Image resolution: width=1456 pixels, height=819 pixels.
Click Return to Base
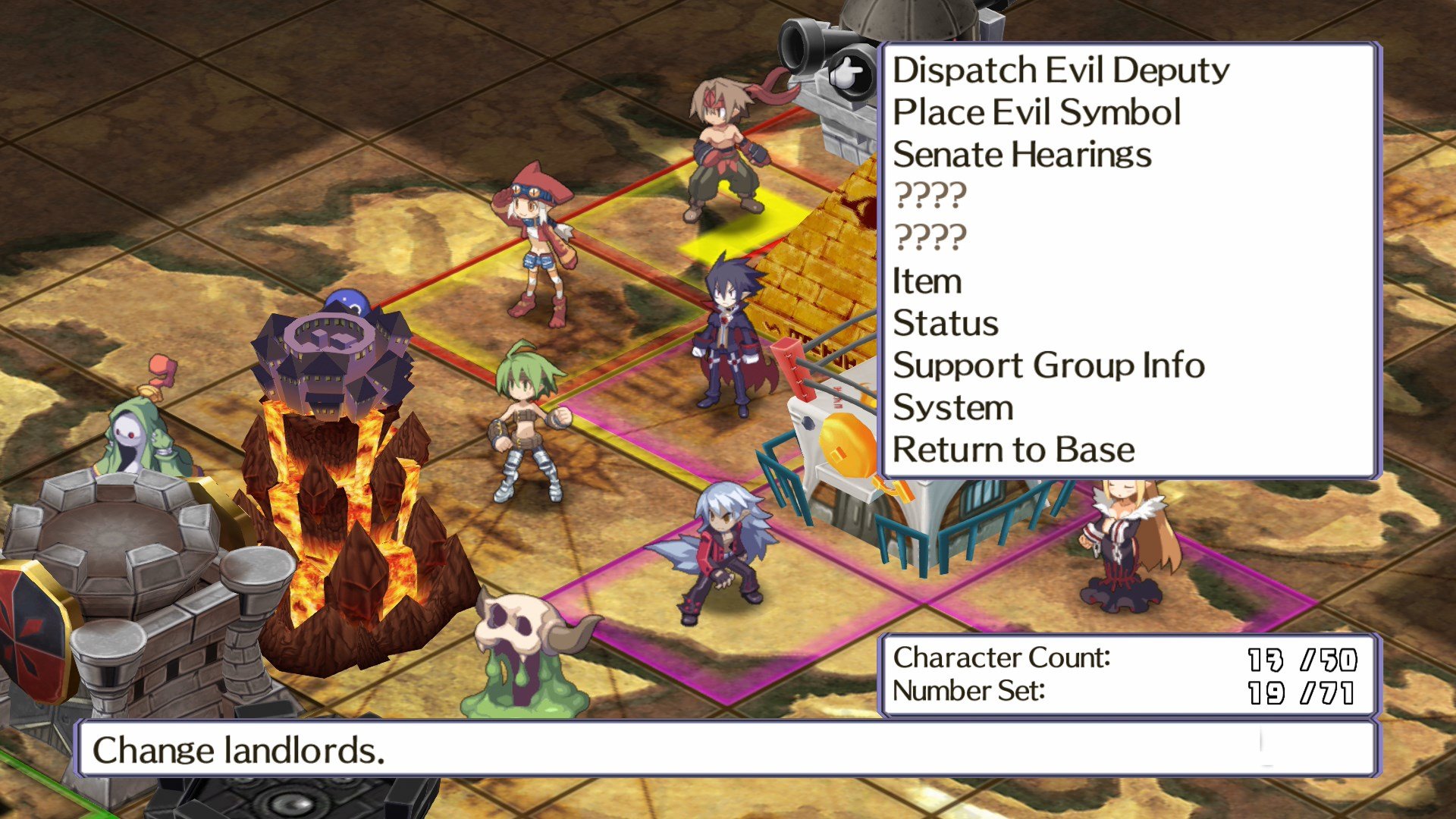click(x=1014, y=449)
